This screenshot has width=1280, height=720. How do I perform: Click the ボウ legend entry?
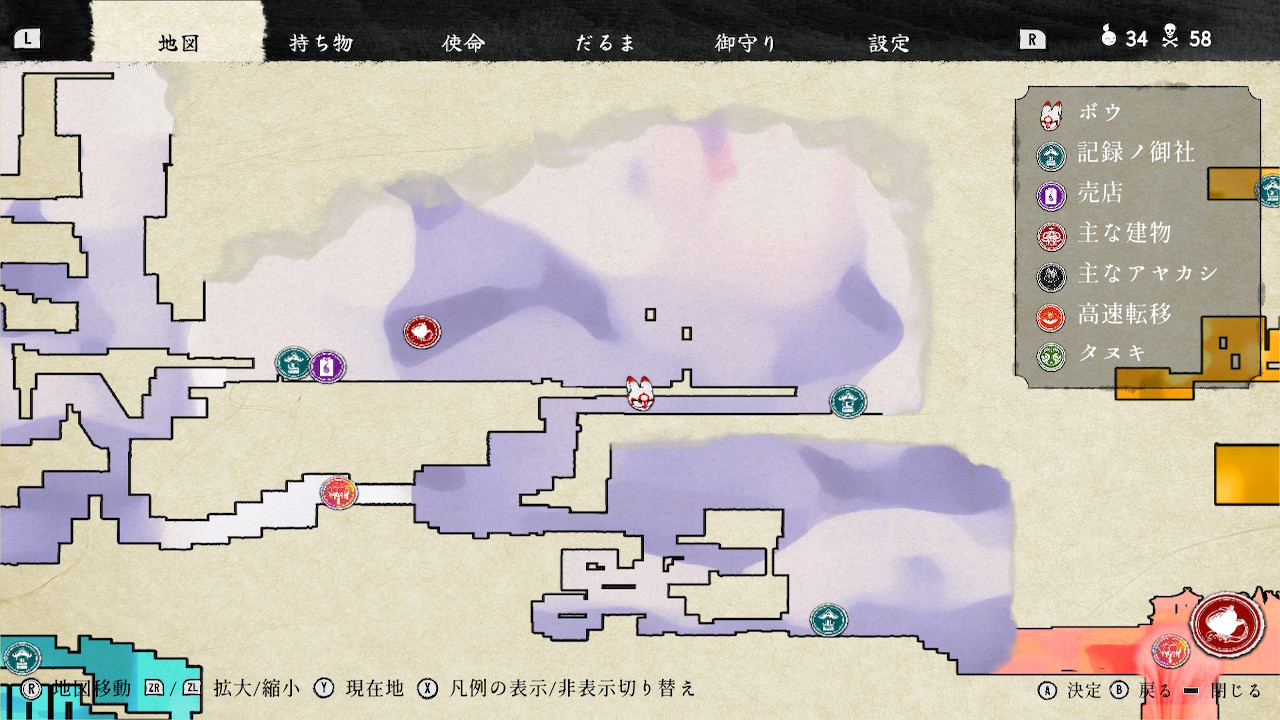[x=1100, y=113]
